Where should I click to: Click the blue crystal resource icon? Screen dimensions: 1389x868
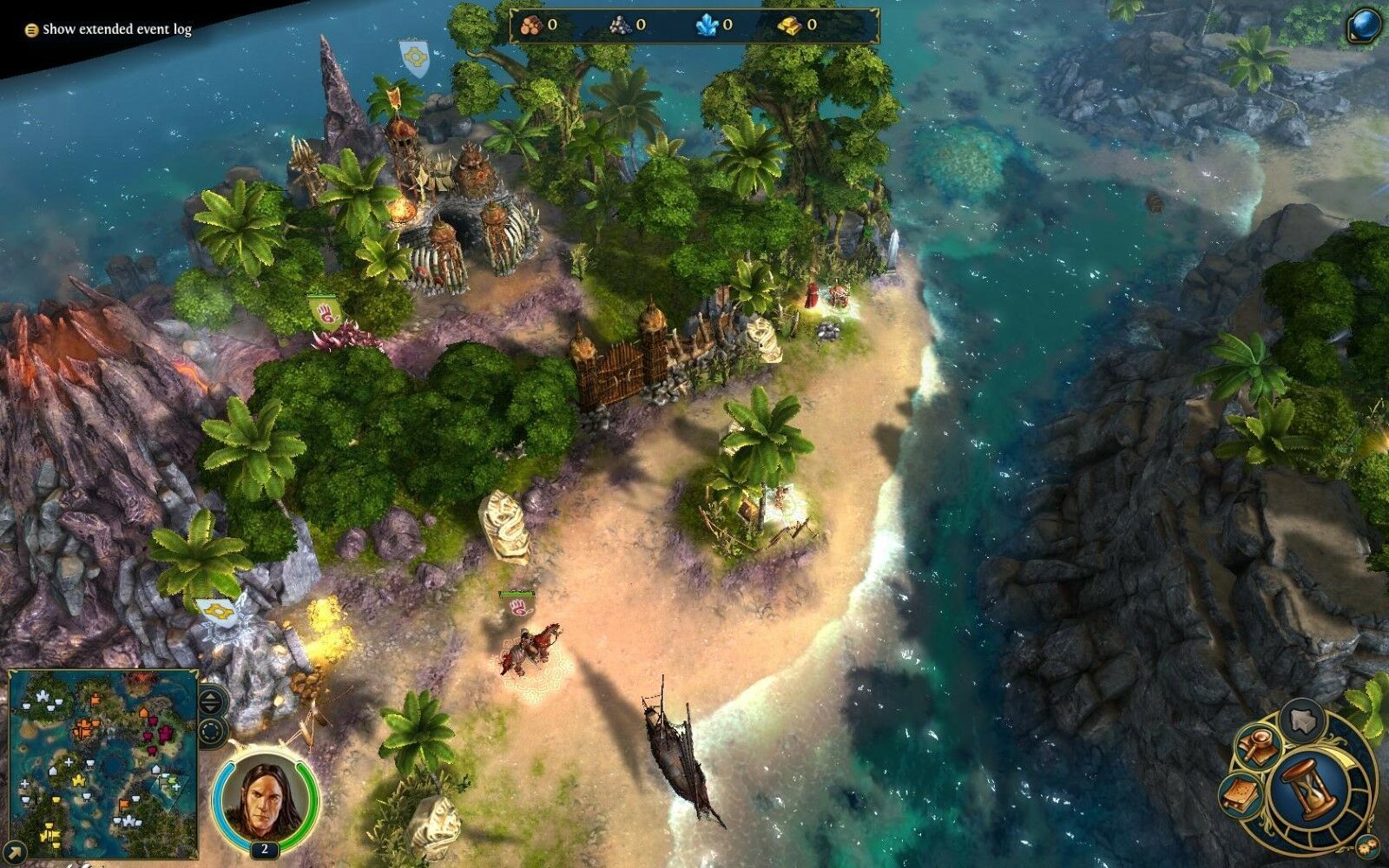(707, 25)
